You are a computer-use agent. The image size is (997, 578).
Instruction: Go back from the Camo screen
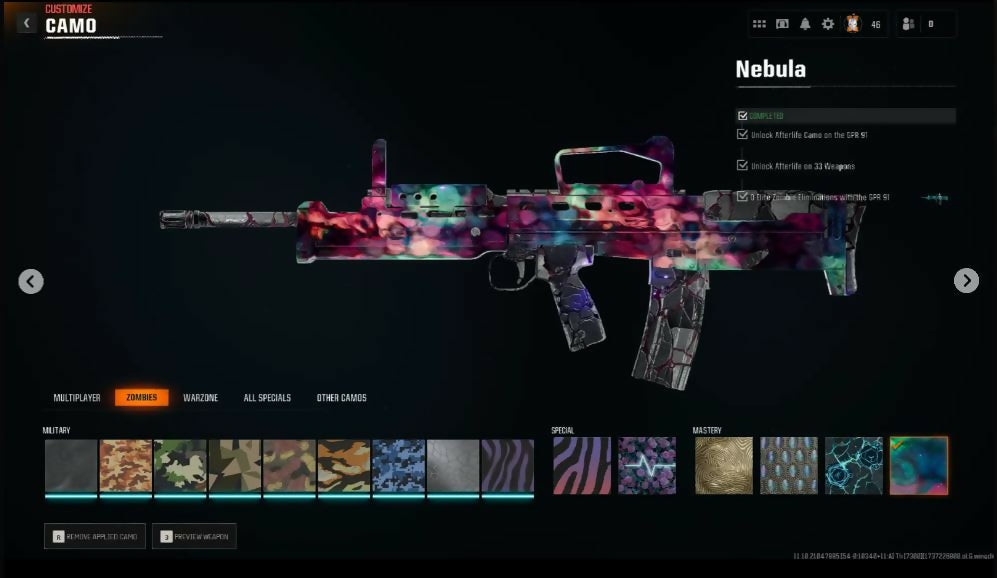pyautogui.click(x=27, y=21)
